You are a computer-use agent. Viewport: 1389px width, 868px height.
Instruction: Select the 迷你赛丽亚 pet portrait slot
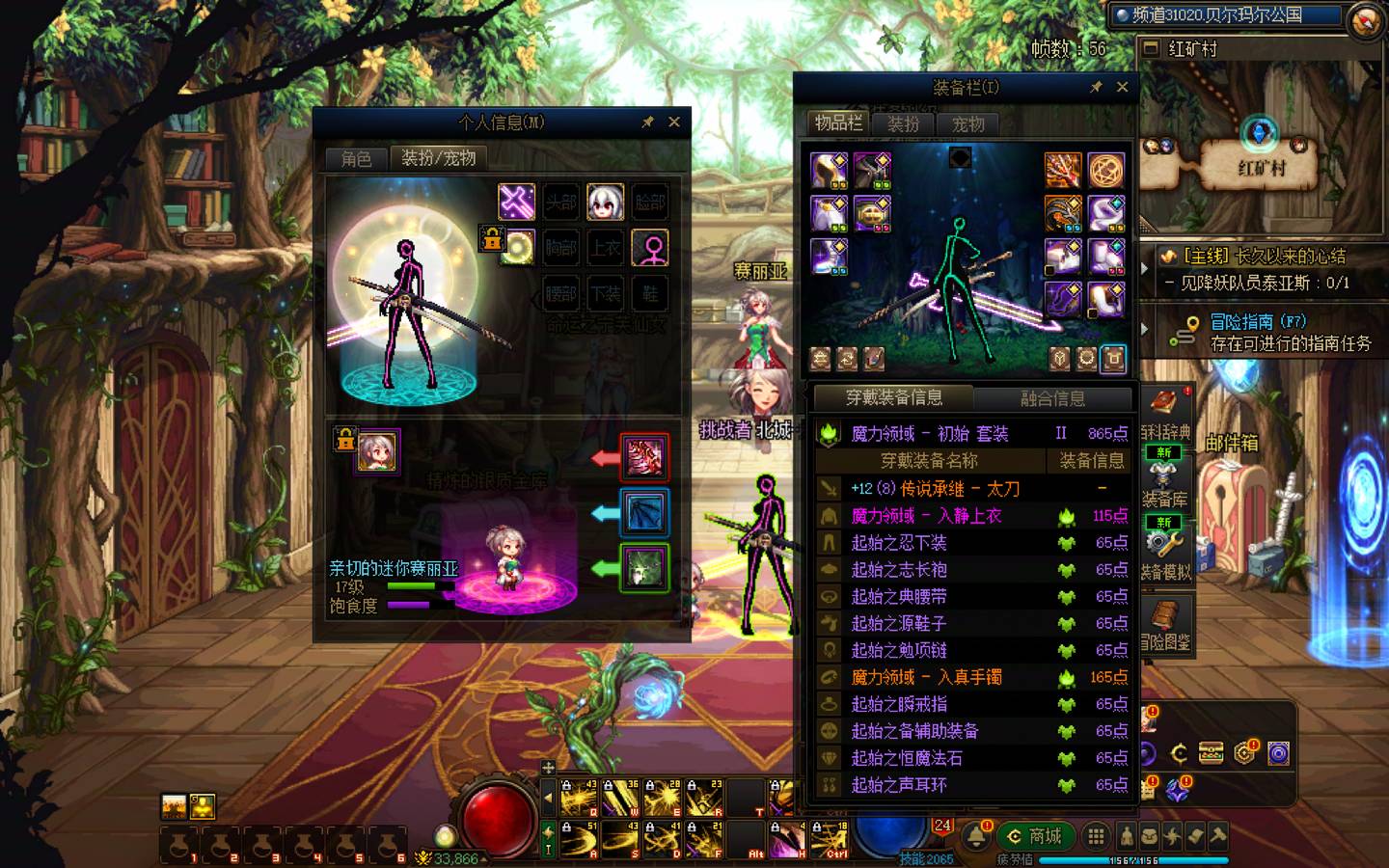click(377, 451)
